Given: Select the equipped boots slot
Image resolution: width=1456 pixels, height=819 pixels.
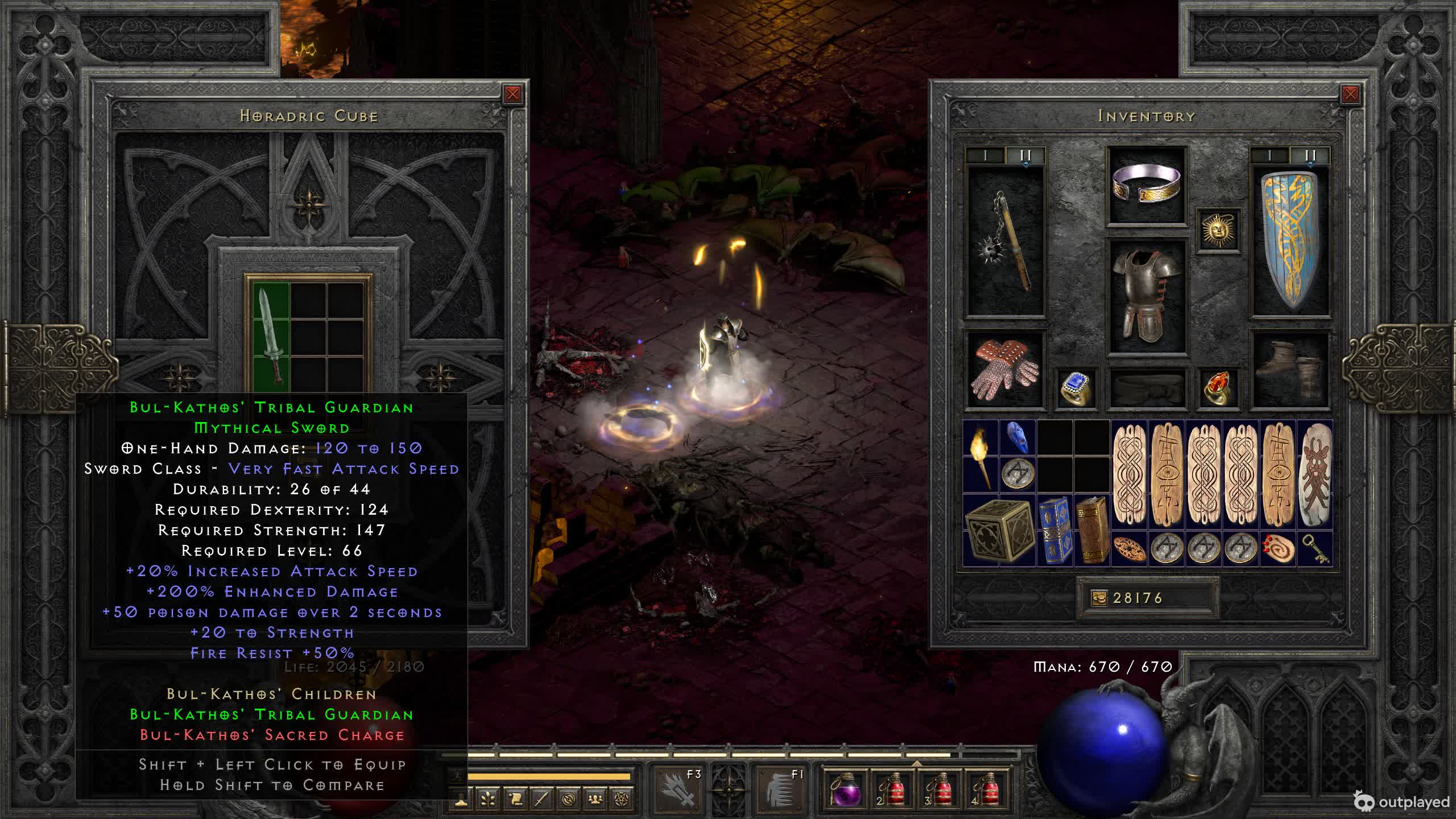Looking at the screenshot, I should (x=1290, y=370).
